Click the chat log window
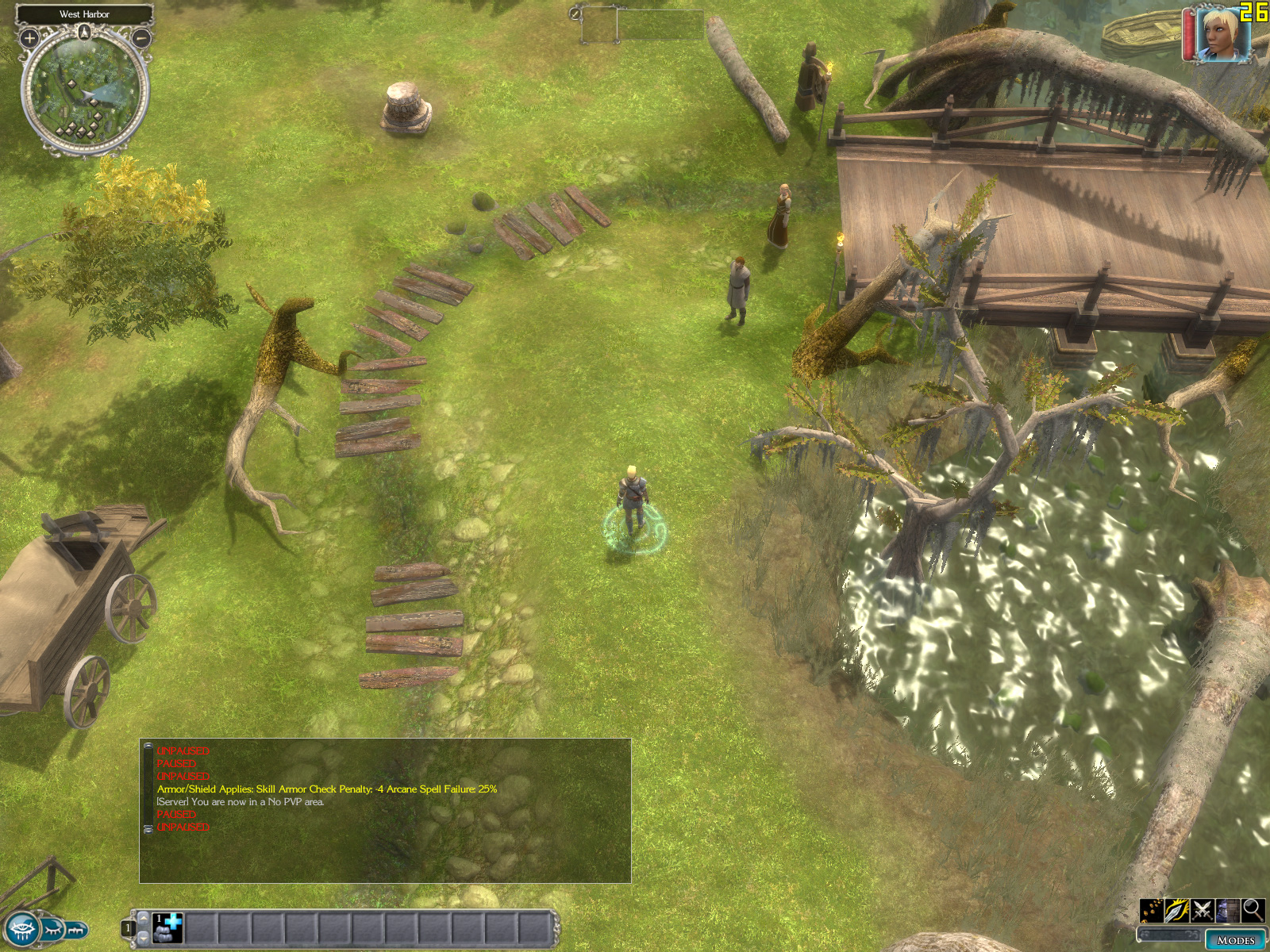Screen dimensions: 1270x952 (386, 811)
